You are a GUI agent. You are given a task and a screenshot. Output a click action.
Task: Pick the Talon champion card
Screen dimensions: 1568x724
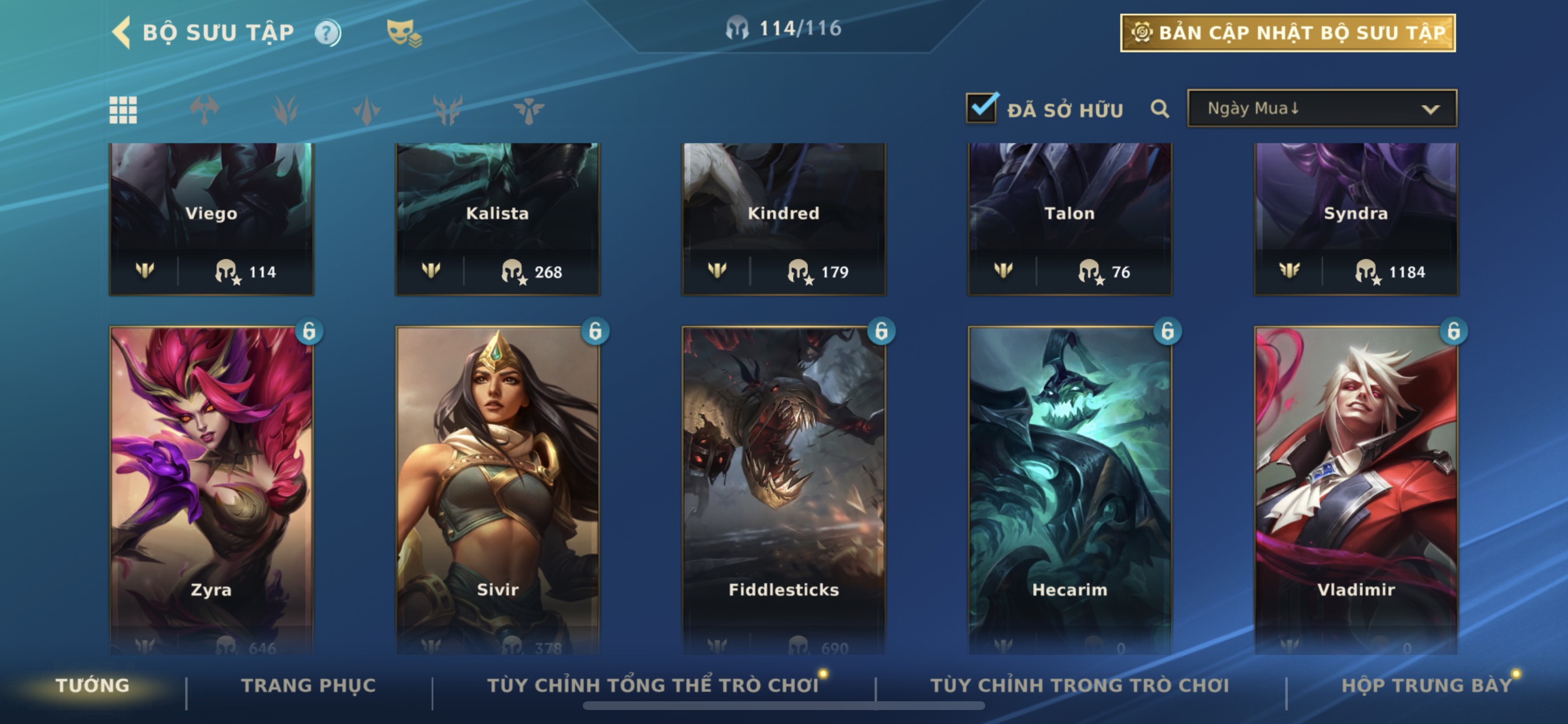point(1069,219)
